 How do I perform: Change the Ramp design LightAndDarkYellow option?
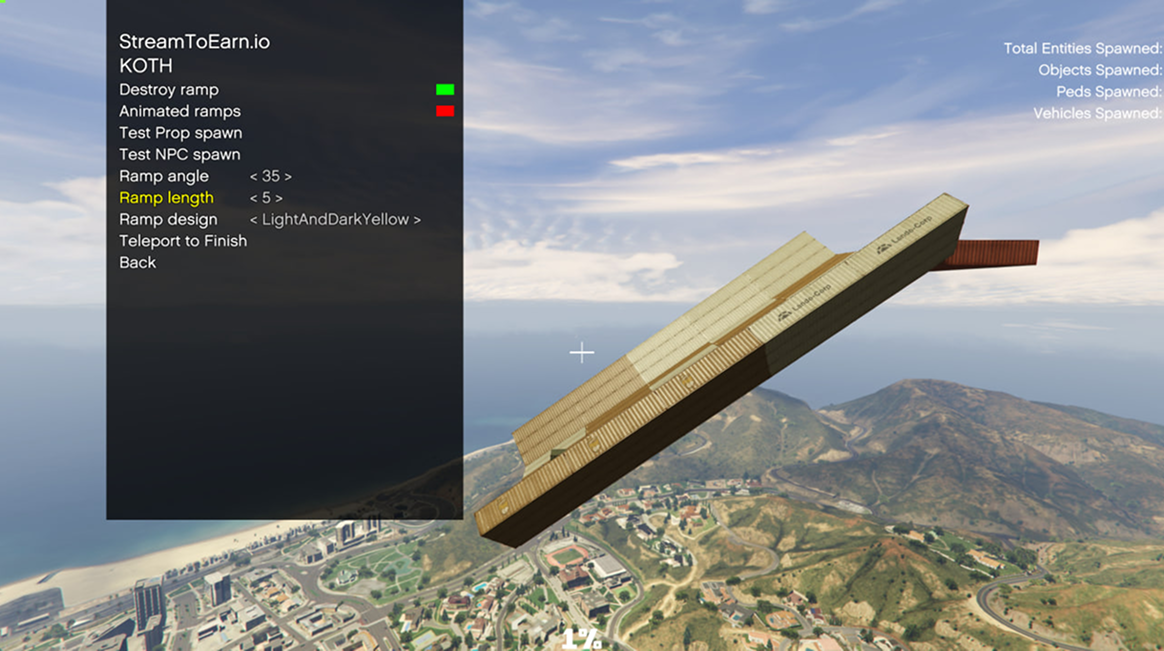335,220
